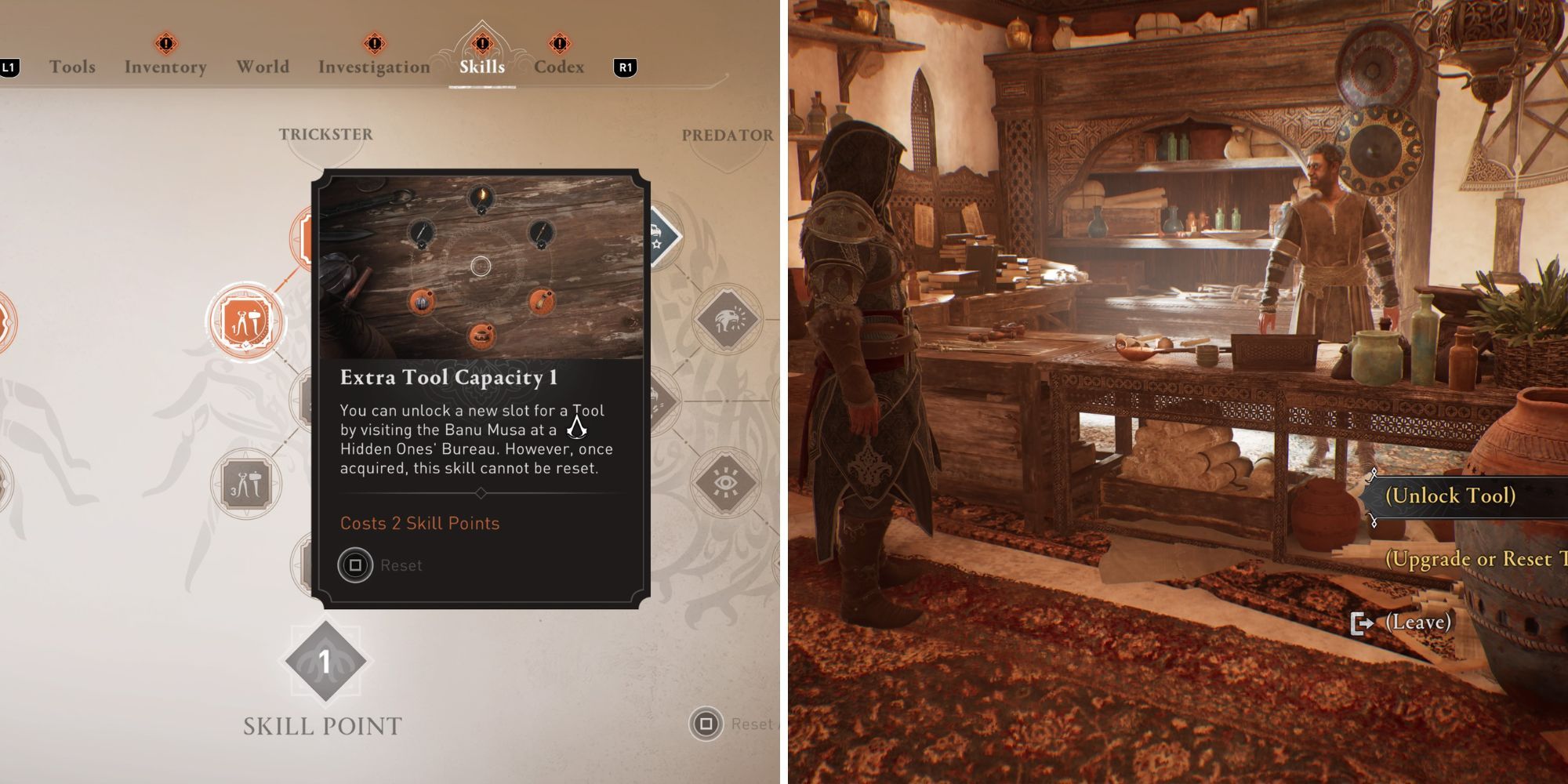Select the smoke bomb tool icon
The image size is (1568, 784).
point(423,302)
